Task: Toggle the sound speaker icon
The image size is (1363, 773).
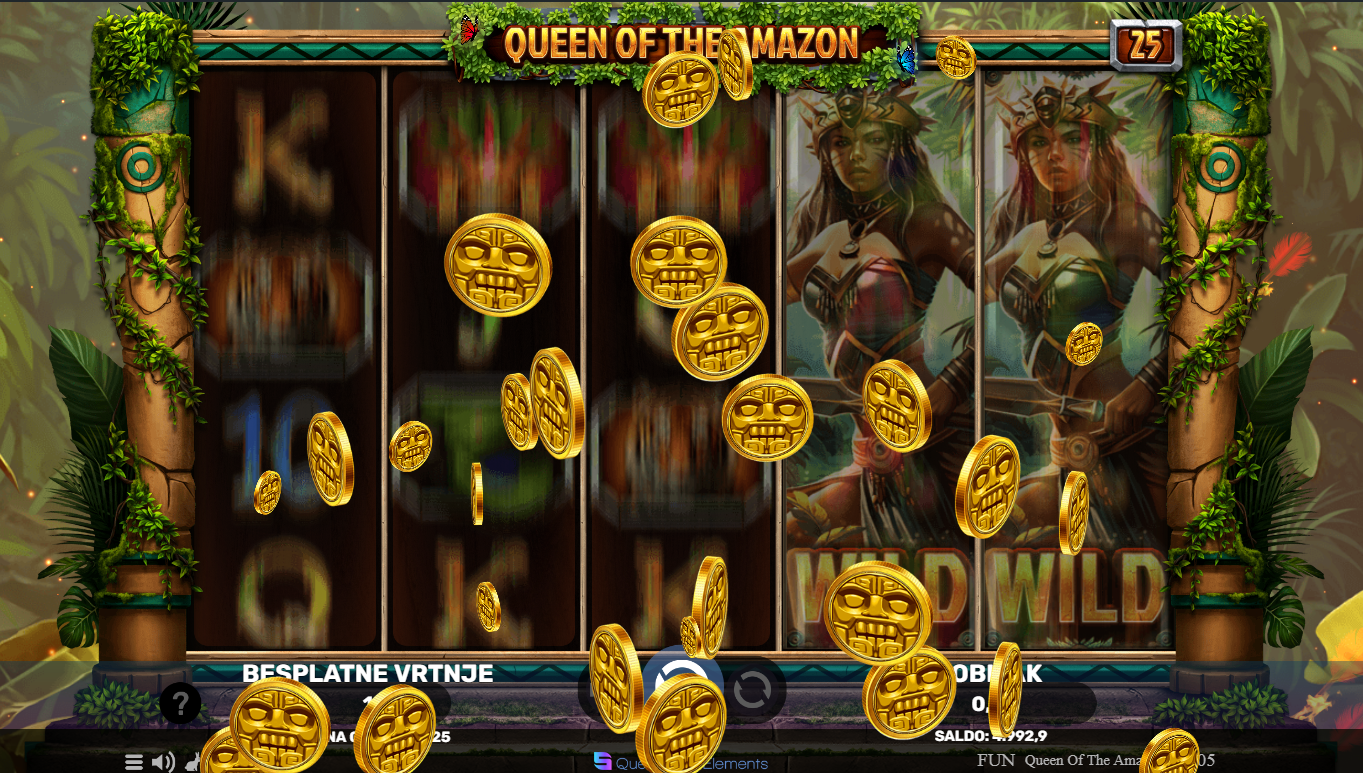Action: 163,762
